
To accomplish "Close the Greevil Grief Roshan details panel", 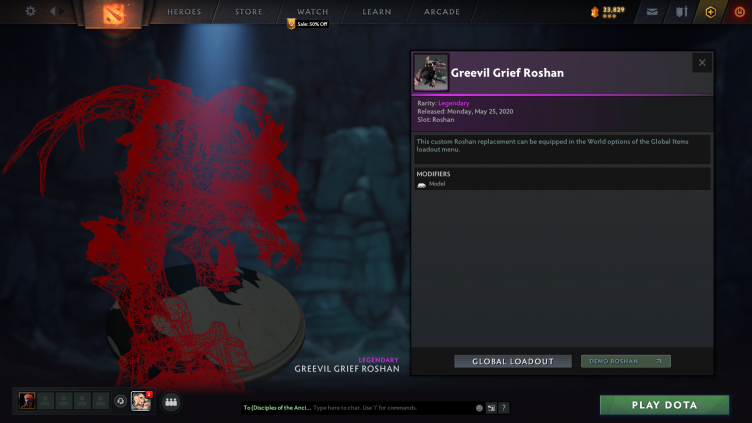I will pos(702,63).
